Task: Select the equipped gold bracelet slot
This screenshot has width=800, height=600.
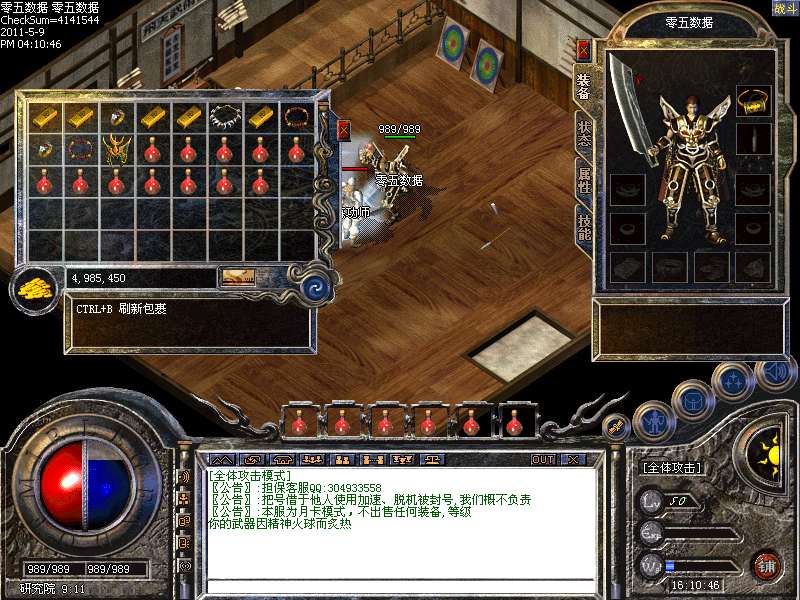Action: 753,99
